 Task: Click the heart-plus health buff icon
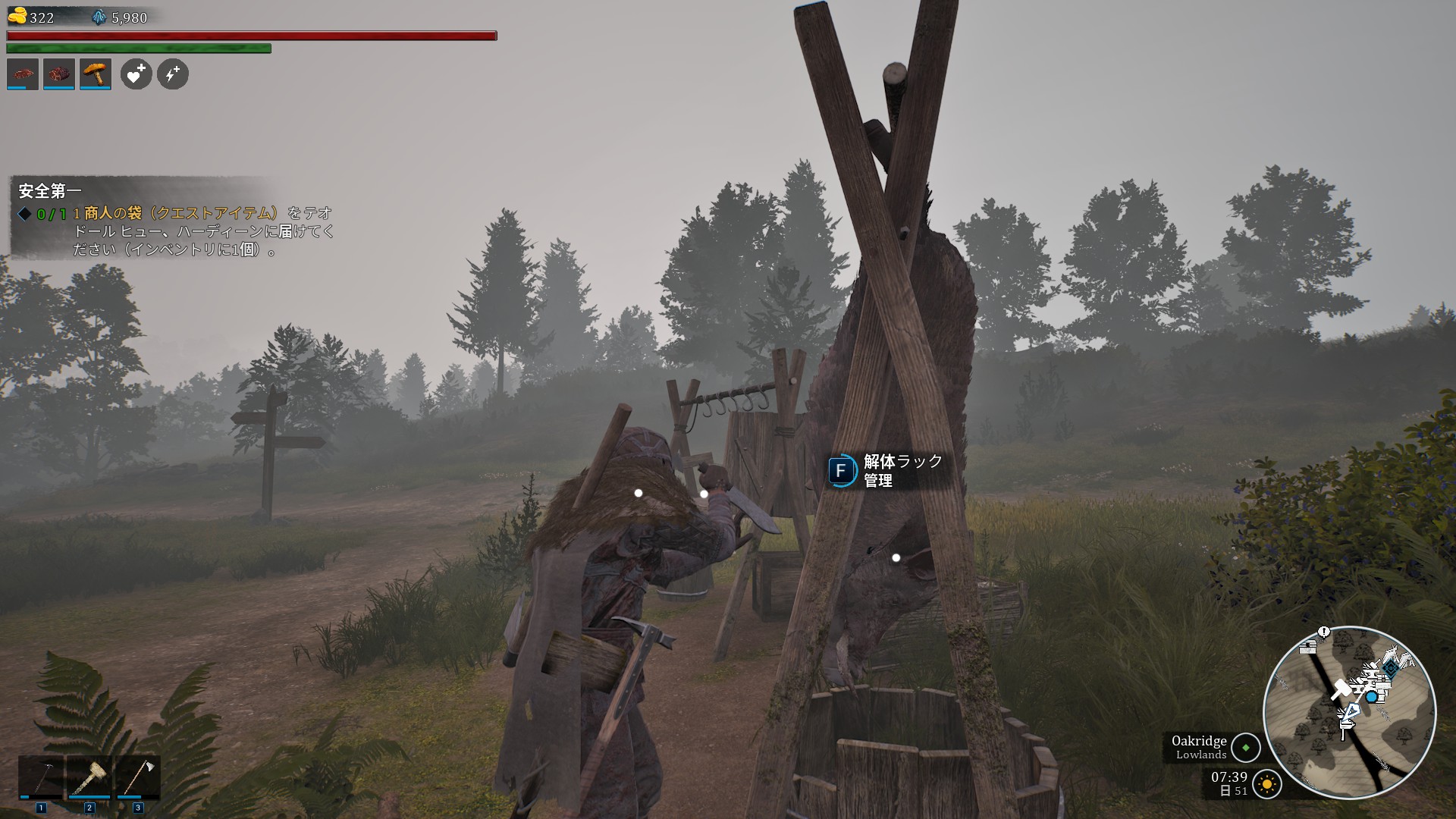pos(136,74)
